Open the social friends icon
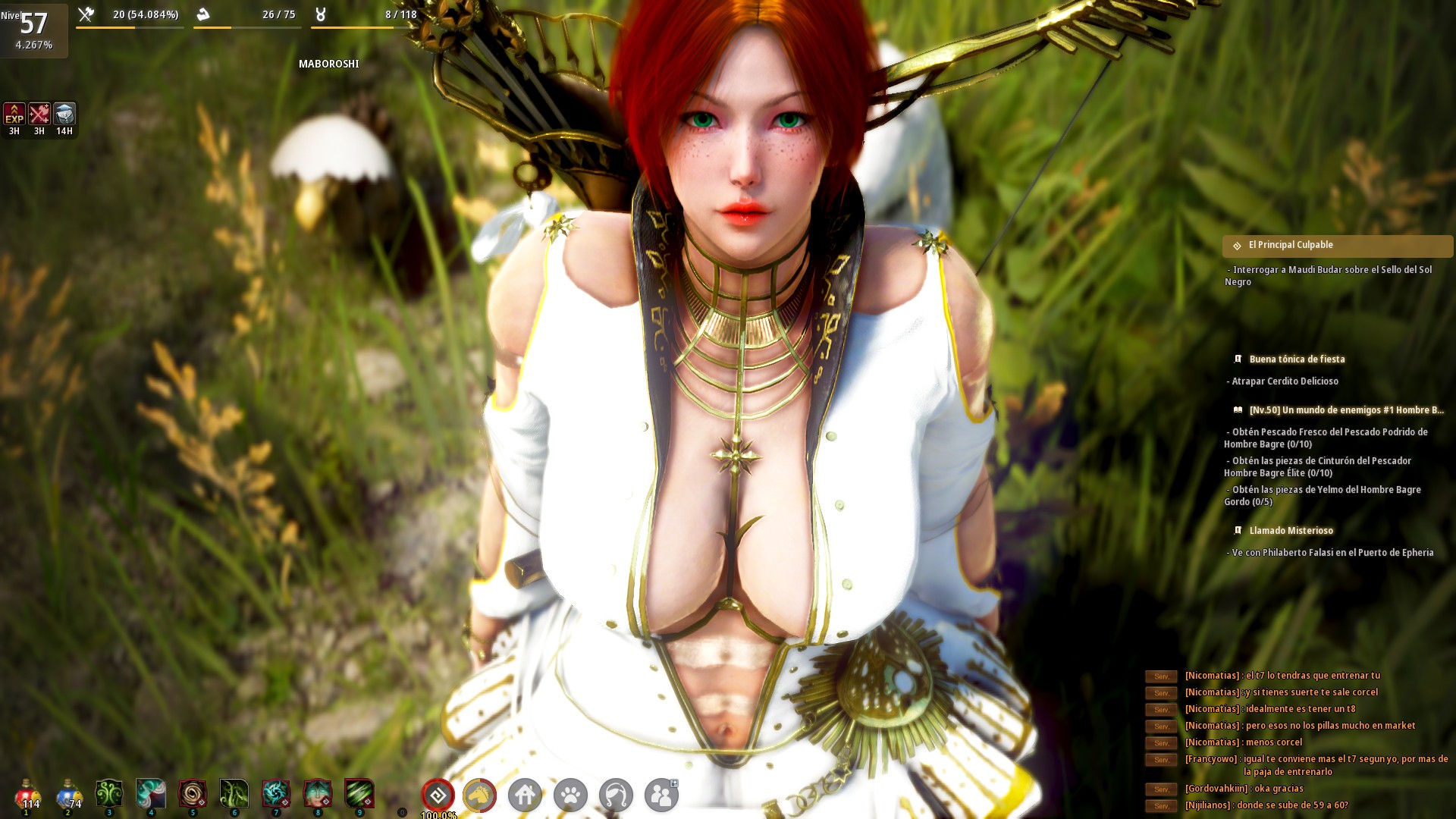Image resolution: width=1456 pixels, height=819 pixels. tap(663, 793)
